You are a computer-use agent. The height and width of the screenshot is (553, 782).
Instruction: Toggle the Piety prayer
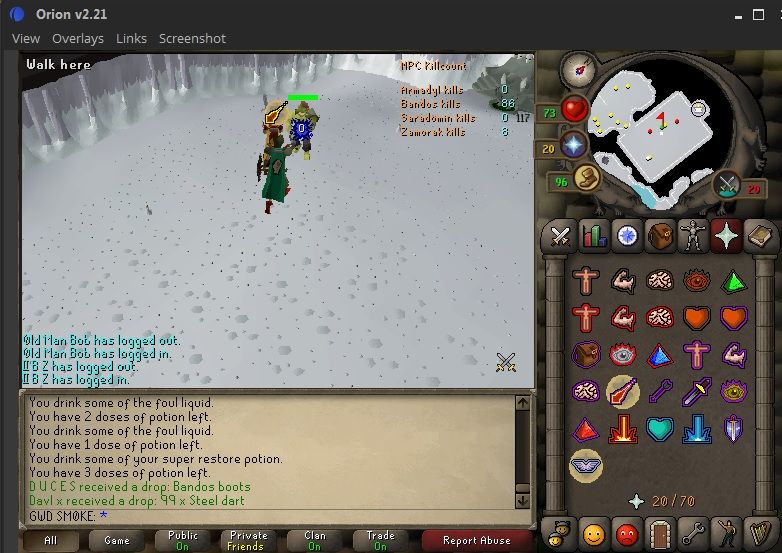pyautogui.click(x=586, y=464)
